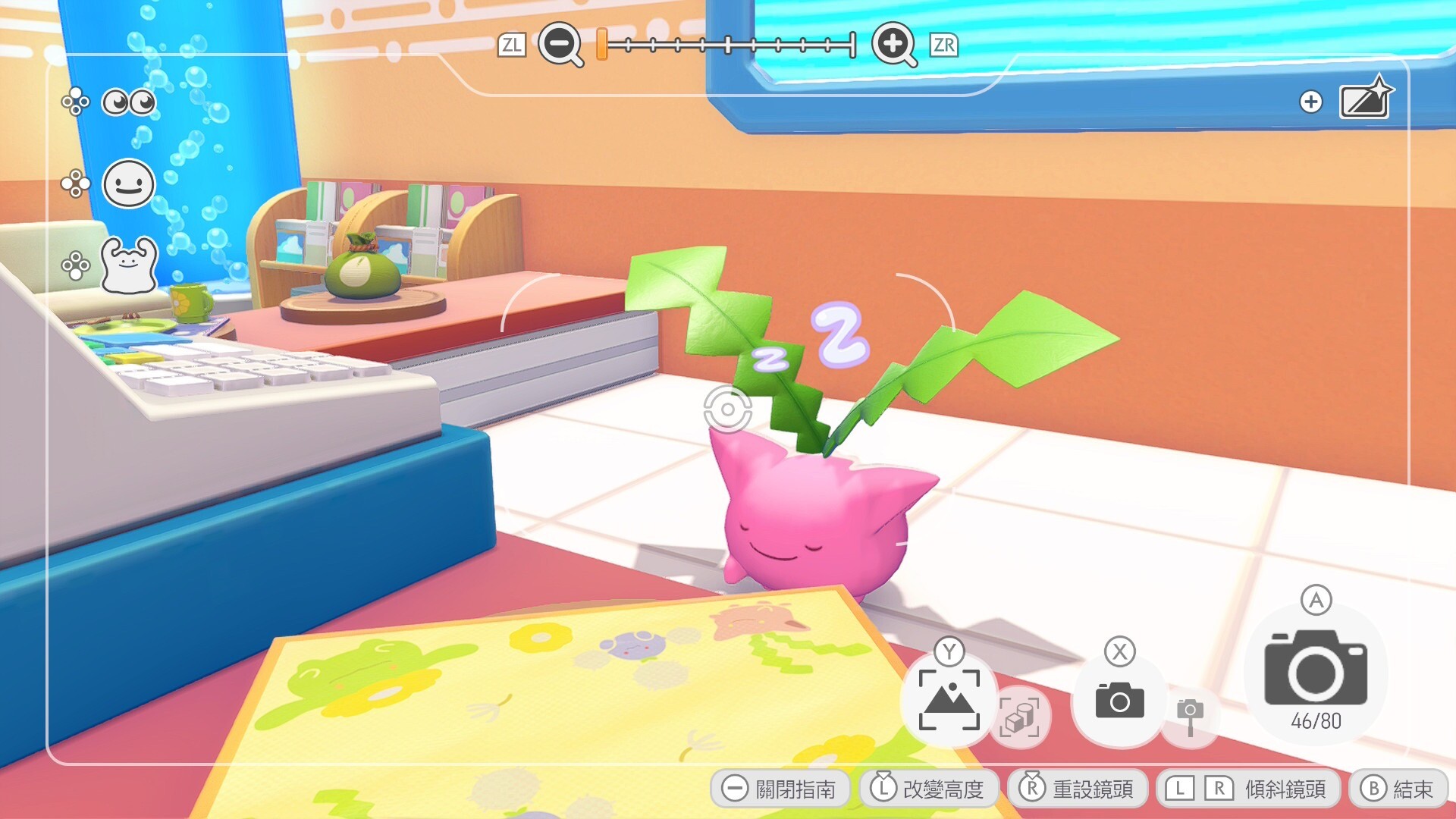This screenshot has width=1456, height=819.
Task: Click the zoom-out magnifier icon
Action: [560, 44]
